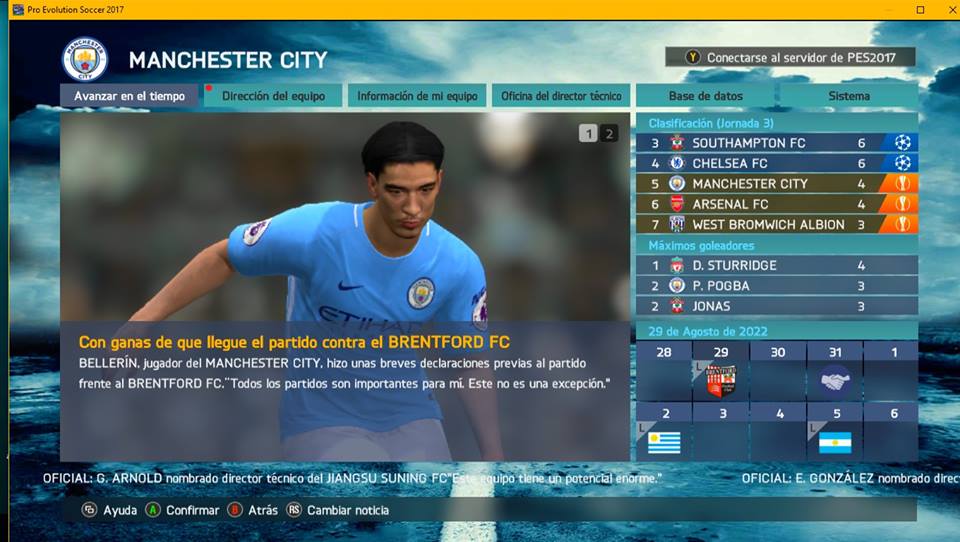
Task: Select Manchester City in the standings
Action: (776, 184)
